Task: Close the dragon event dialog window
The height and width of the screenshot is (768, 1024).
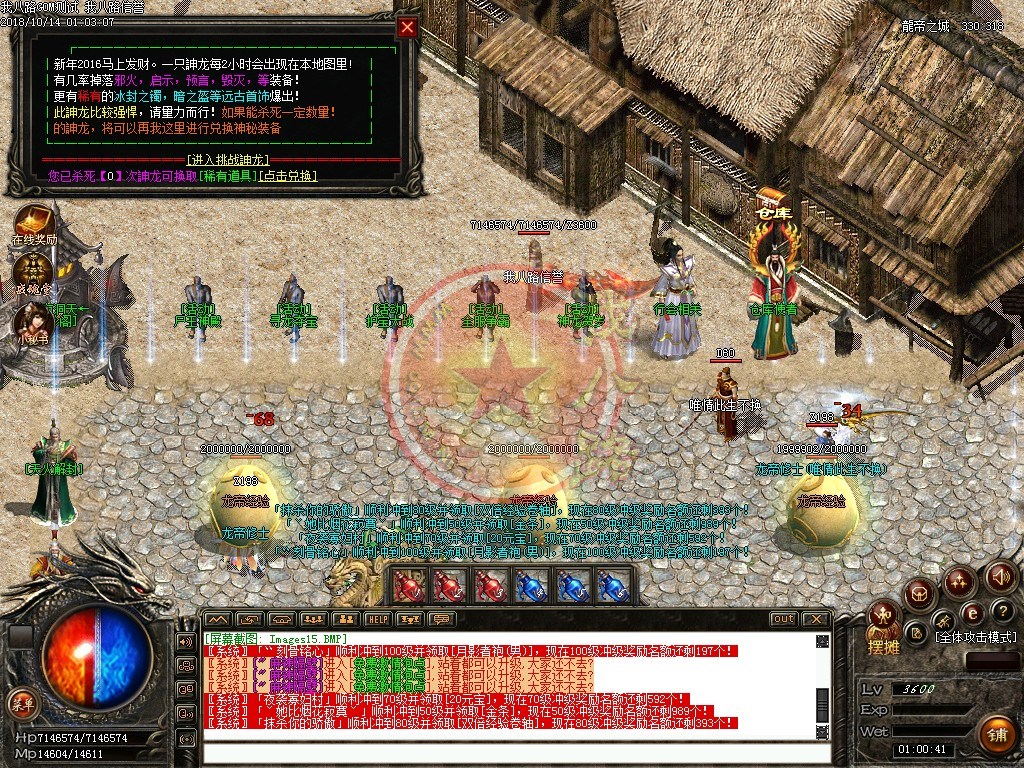Action: point(407,28)
